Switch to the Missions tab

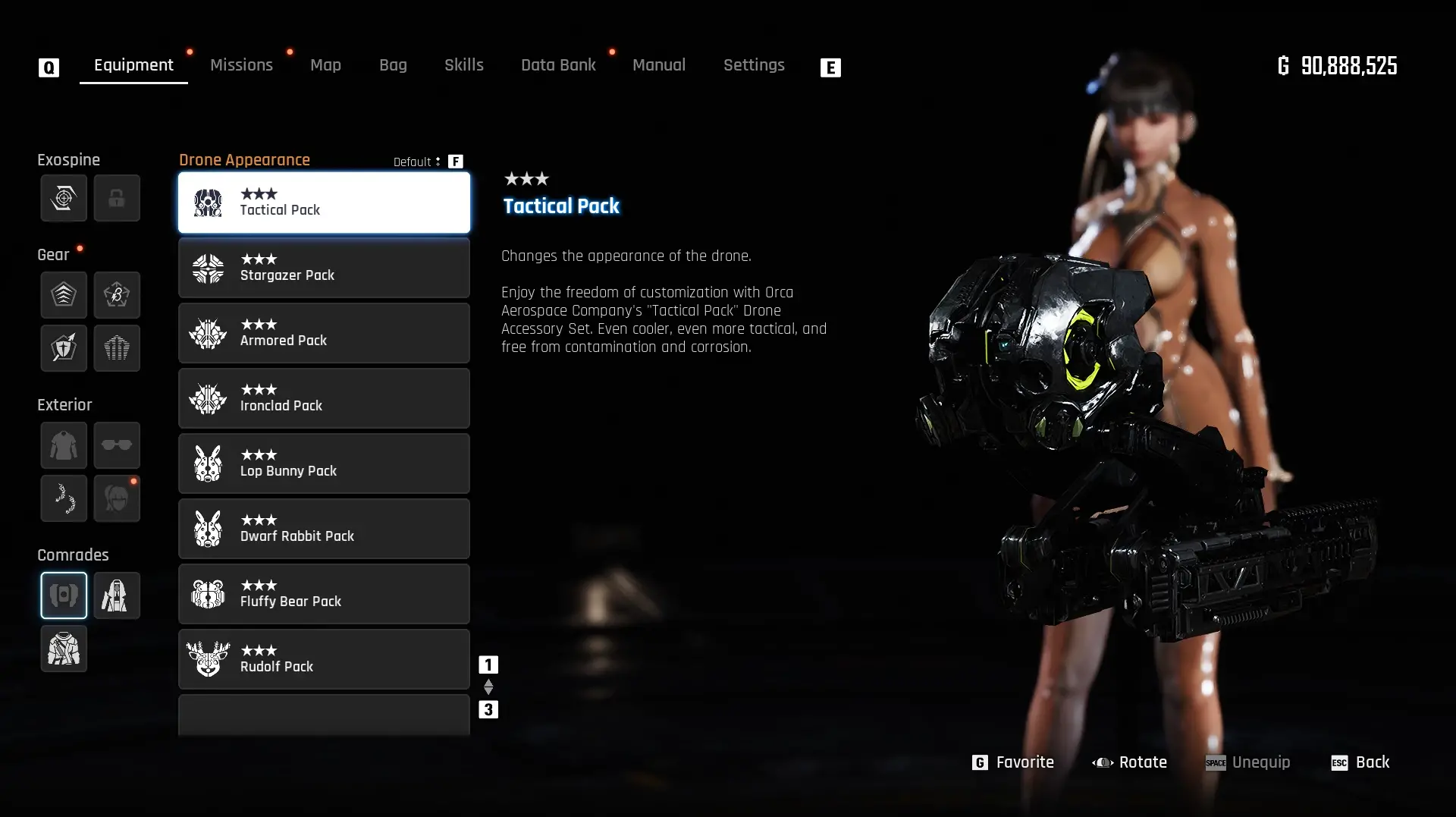241,65
